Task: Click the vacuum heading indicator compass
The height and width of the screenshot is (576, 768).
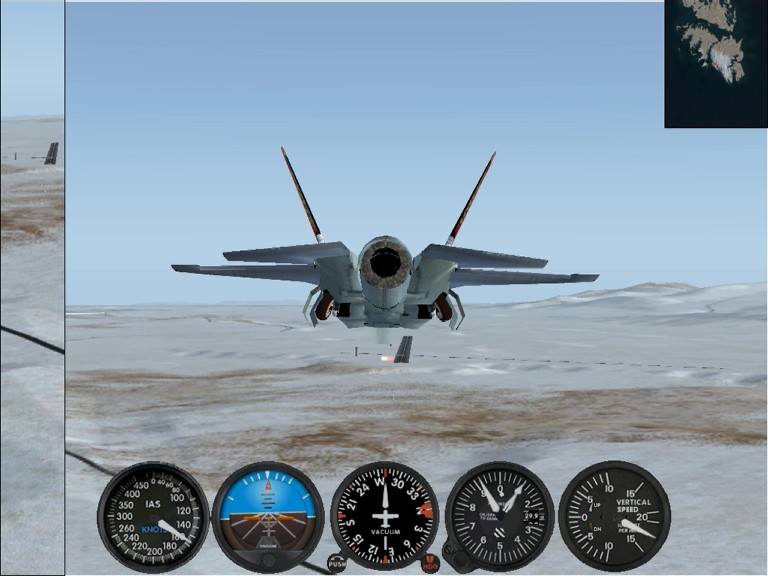Action: coord(384,516)
